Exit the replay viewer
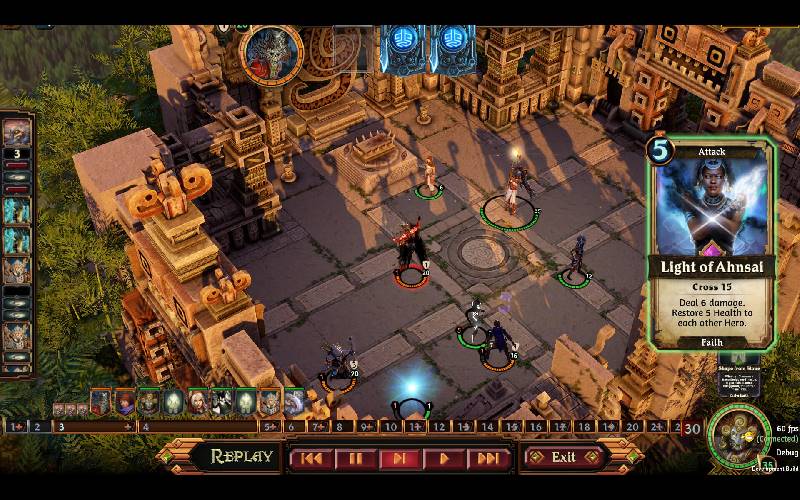The image size is (800, 500). [564, 457]
